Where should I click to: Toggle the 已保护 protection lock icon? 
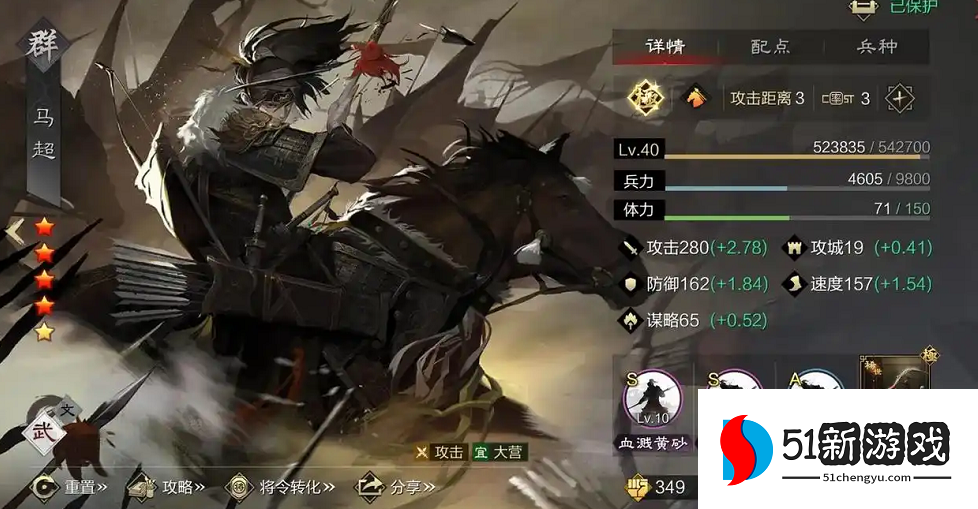(x=863, y=8)
